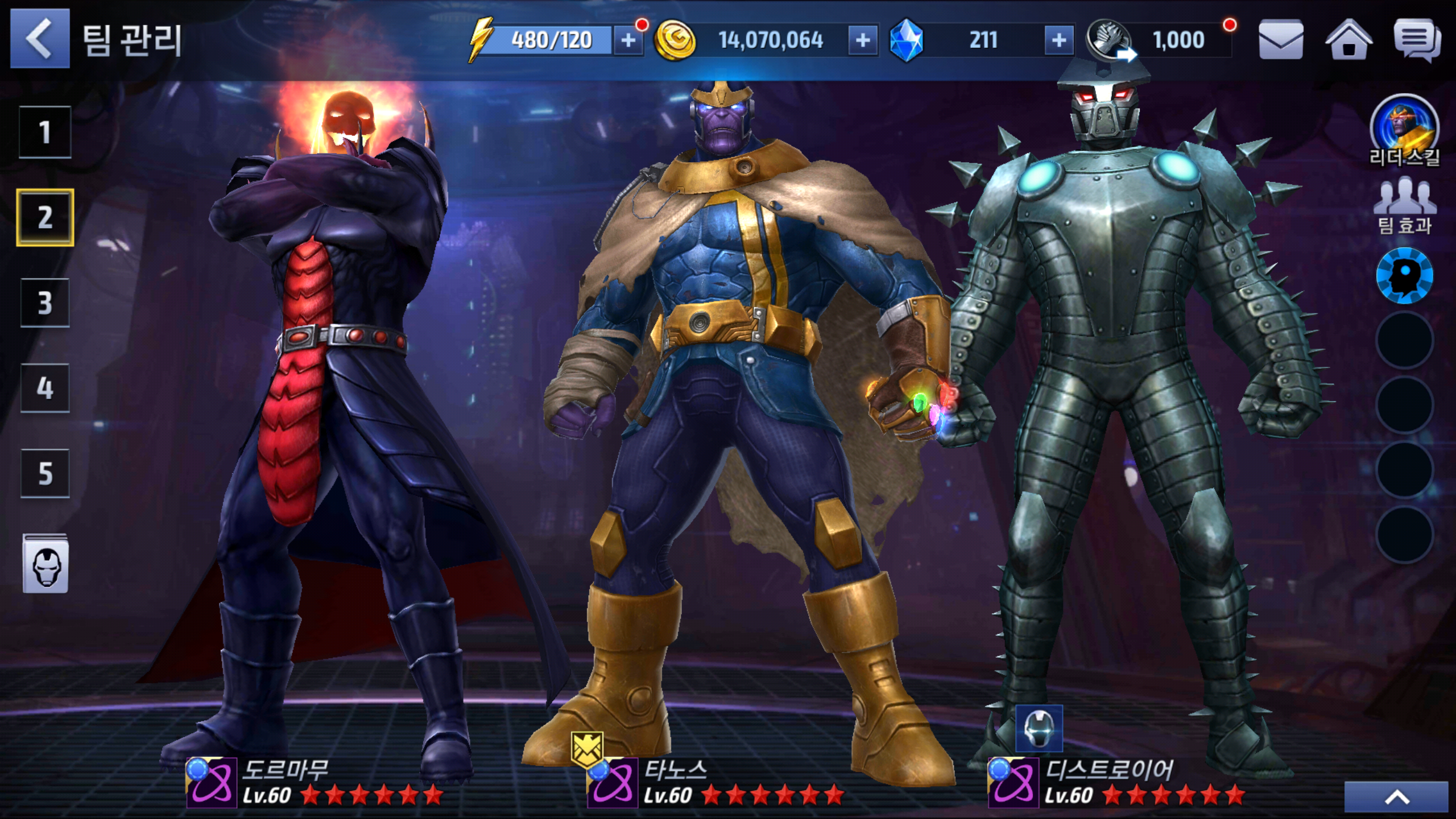Buy crystals with the plus button

click(x=1058, y=40)
